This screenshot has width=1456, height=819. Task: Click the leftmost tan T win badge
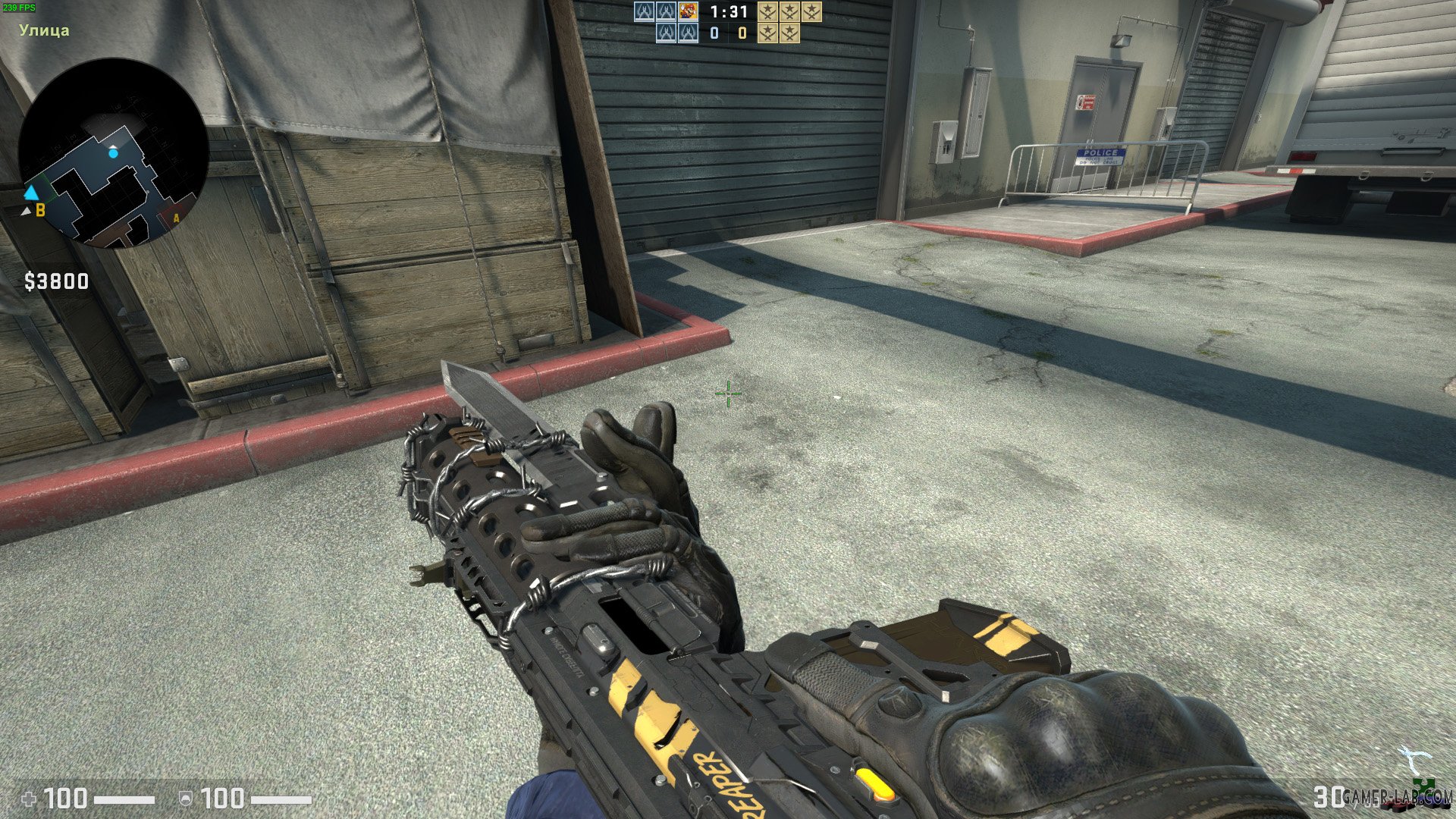pos(769,13)
